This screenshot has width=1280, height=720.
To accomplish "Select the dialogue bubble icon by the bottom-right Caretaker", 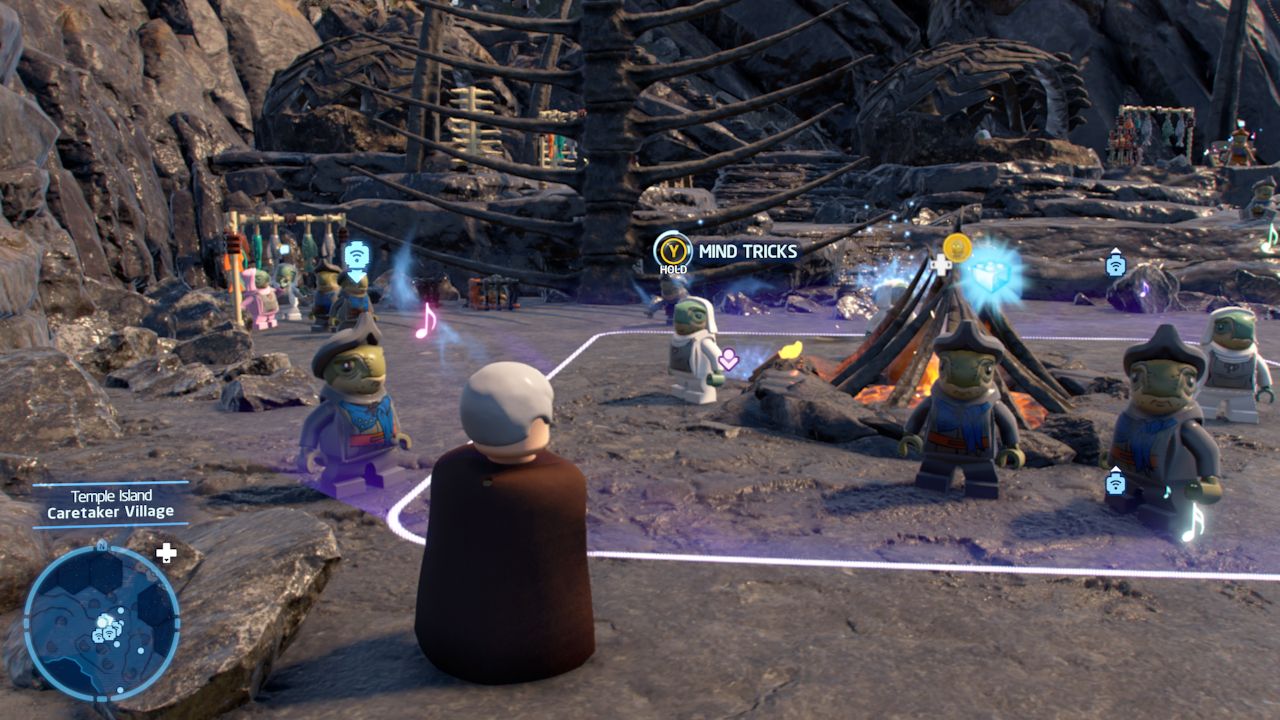I will coord(1117,484).
